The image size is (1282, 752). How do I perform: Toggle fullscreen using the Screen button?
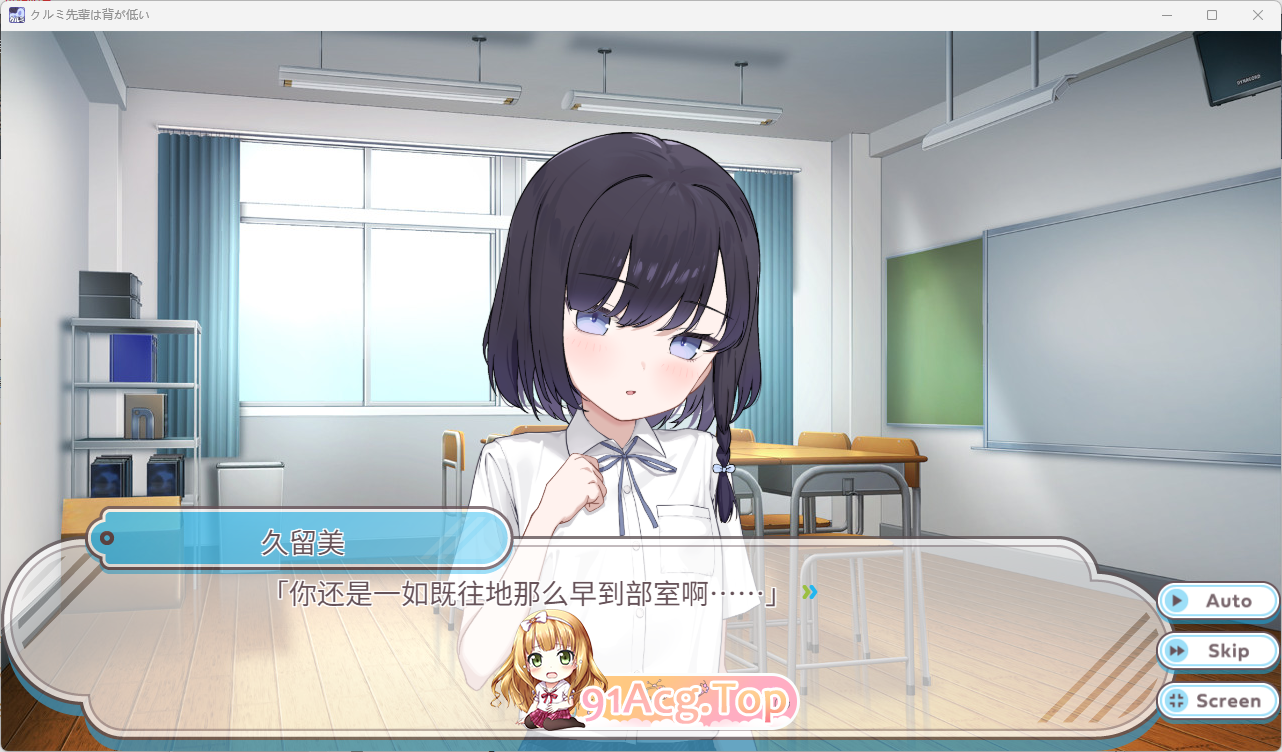[x=1217, y=701]
